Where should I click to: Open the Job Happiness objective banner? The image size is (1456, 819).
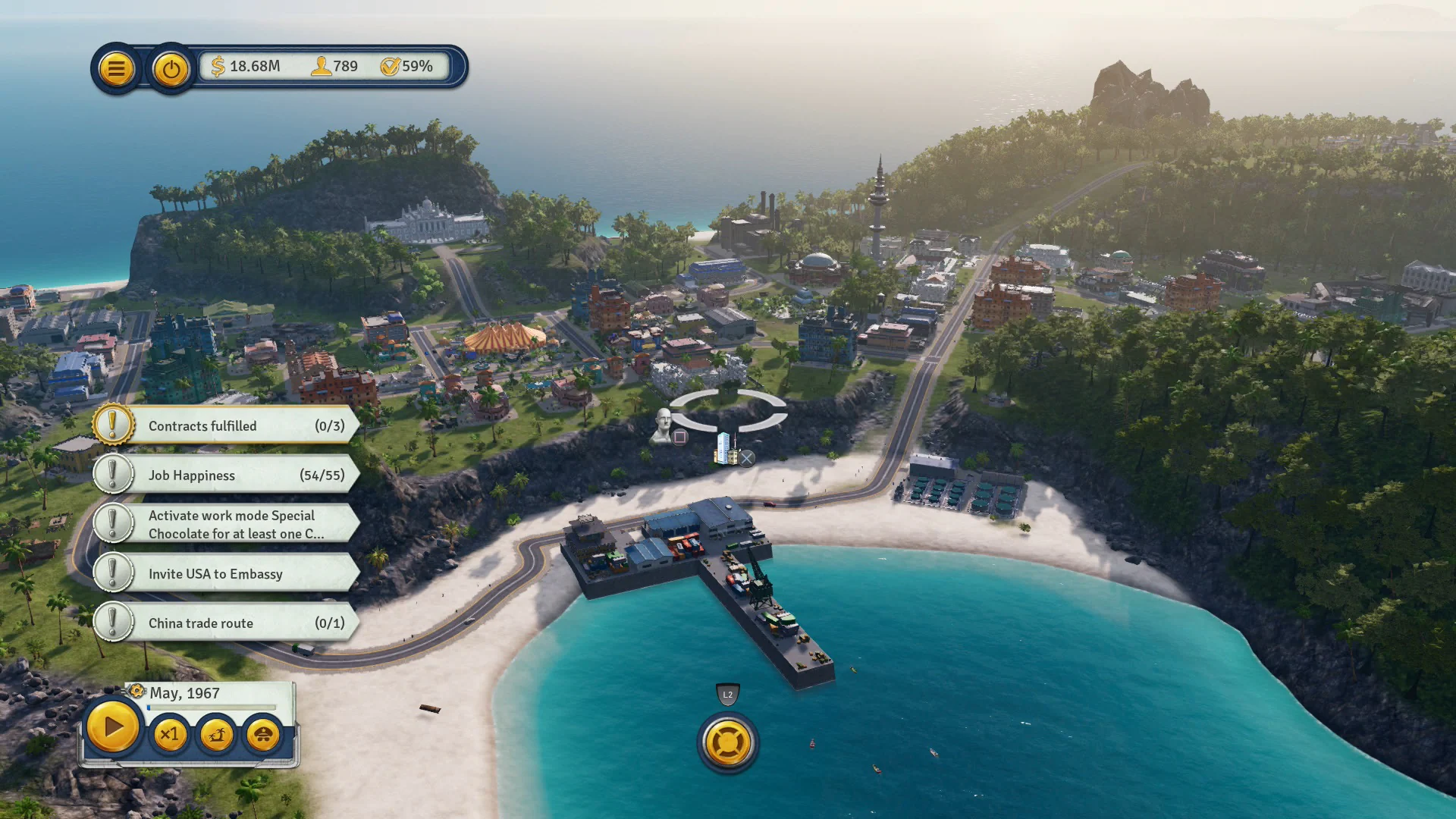(x=227, y=475)
